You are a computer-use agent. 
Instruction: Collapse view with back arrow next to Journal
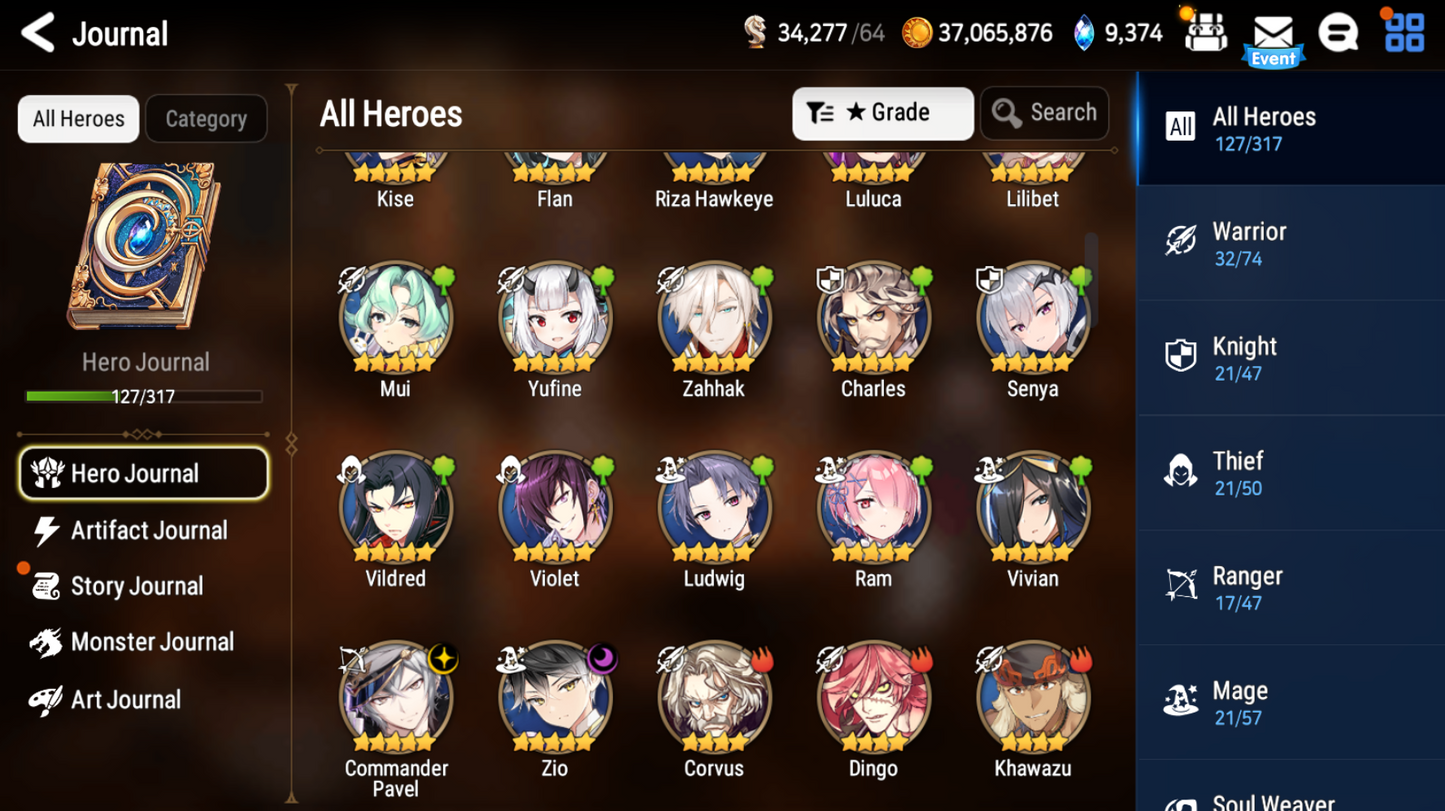tap(37, 33)
